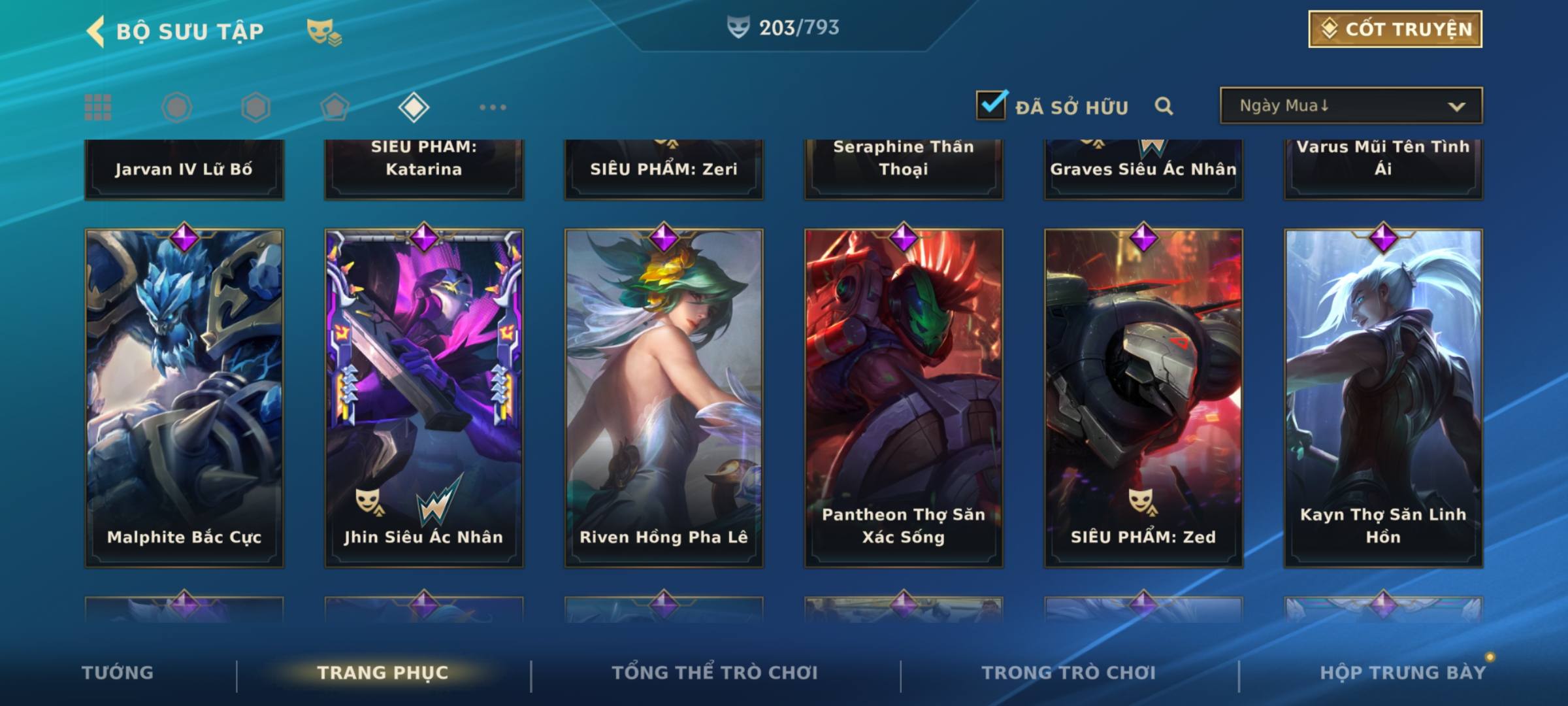Screen dimensions: 1568x706
Task: Open Kayn Thợ Săn Linh Hồn skin
Action: [x=1383, y=397]
